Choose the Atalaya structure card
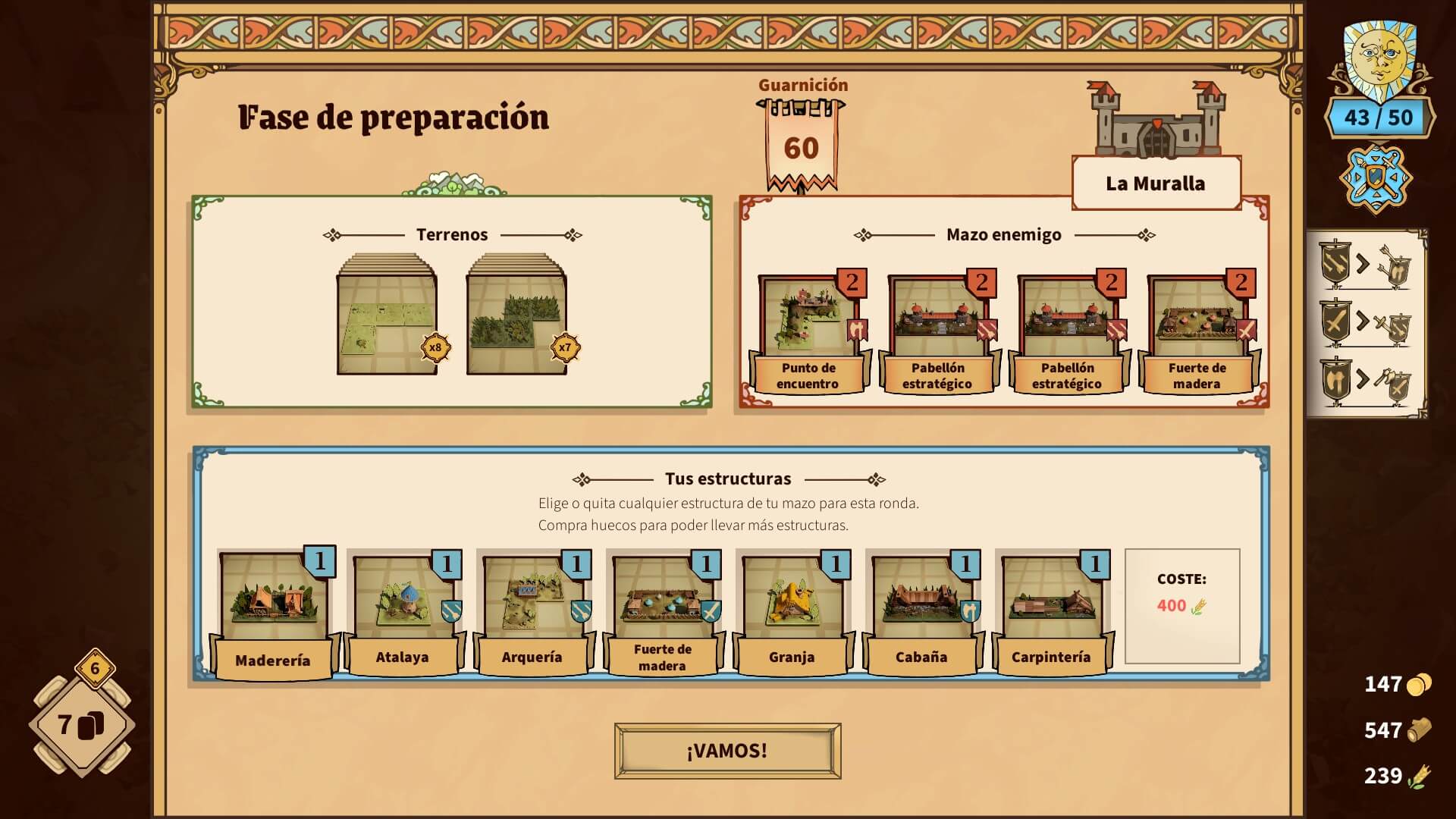 [402, 611]
